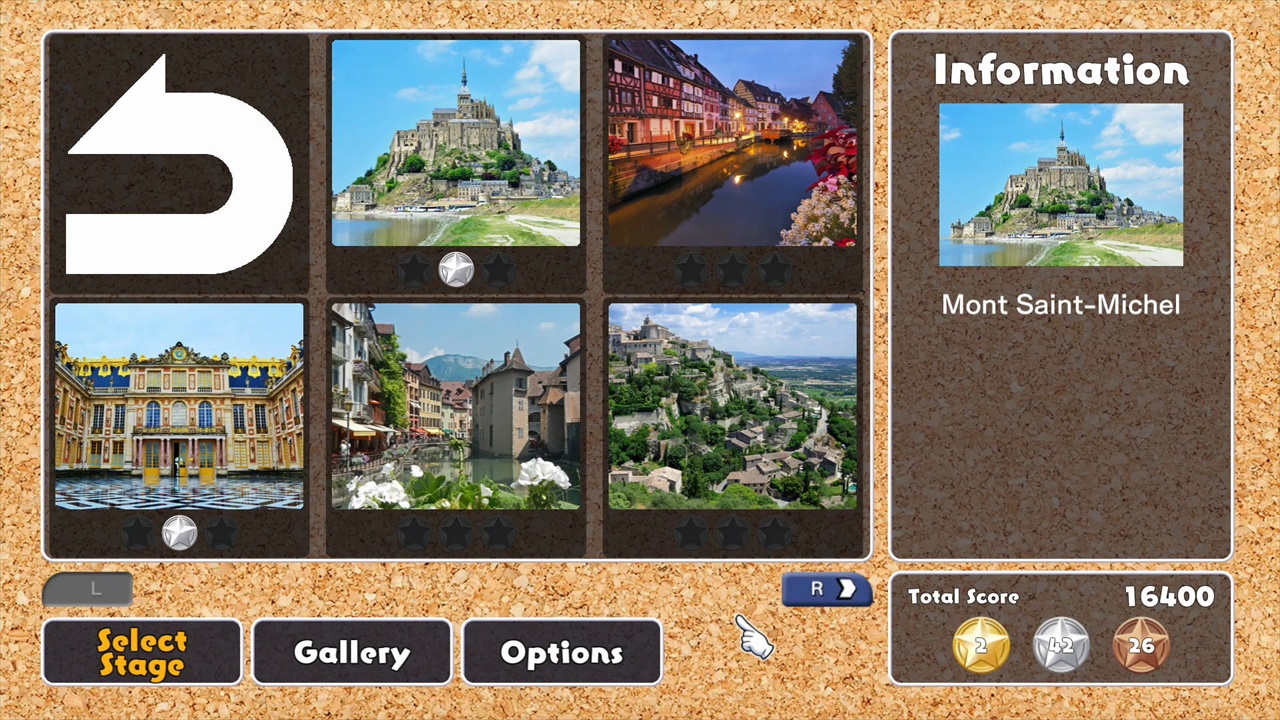This screenshot has width=1280, height=720.
Task: Open the Gordes hilltop village stage
Action: pyautogui.click(x=733, y=405)
